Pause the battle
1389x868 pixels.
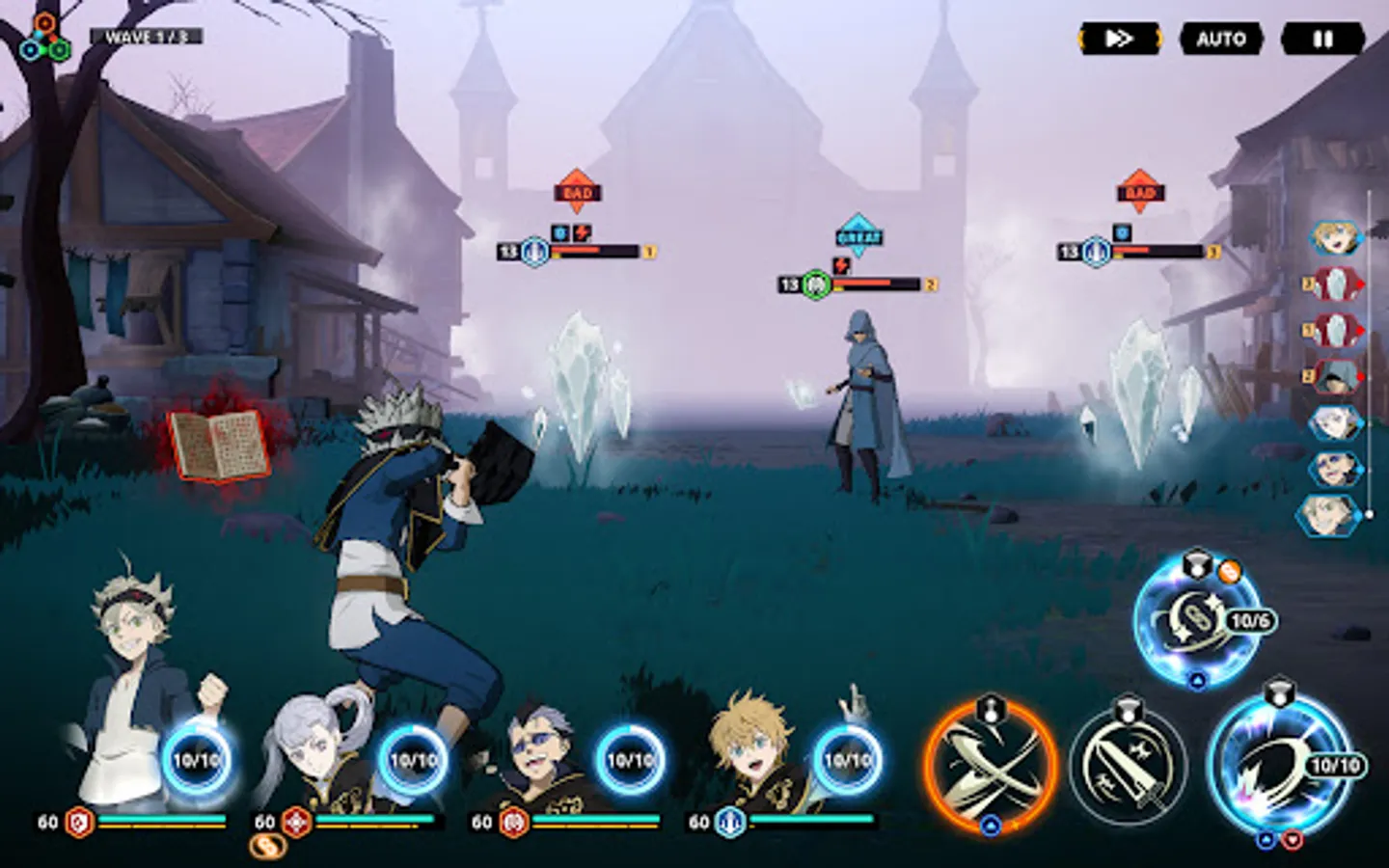tap(1322, 39)
